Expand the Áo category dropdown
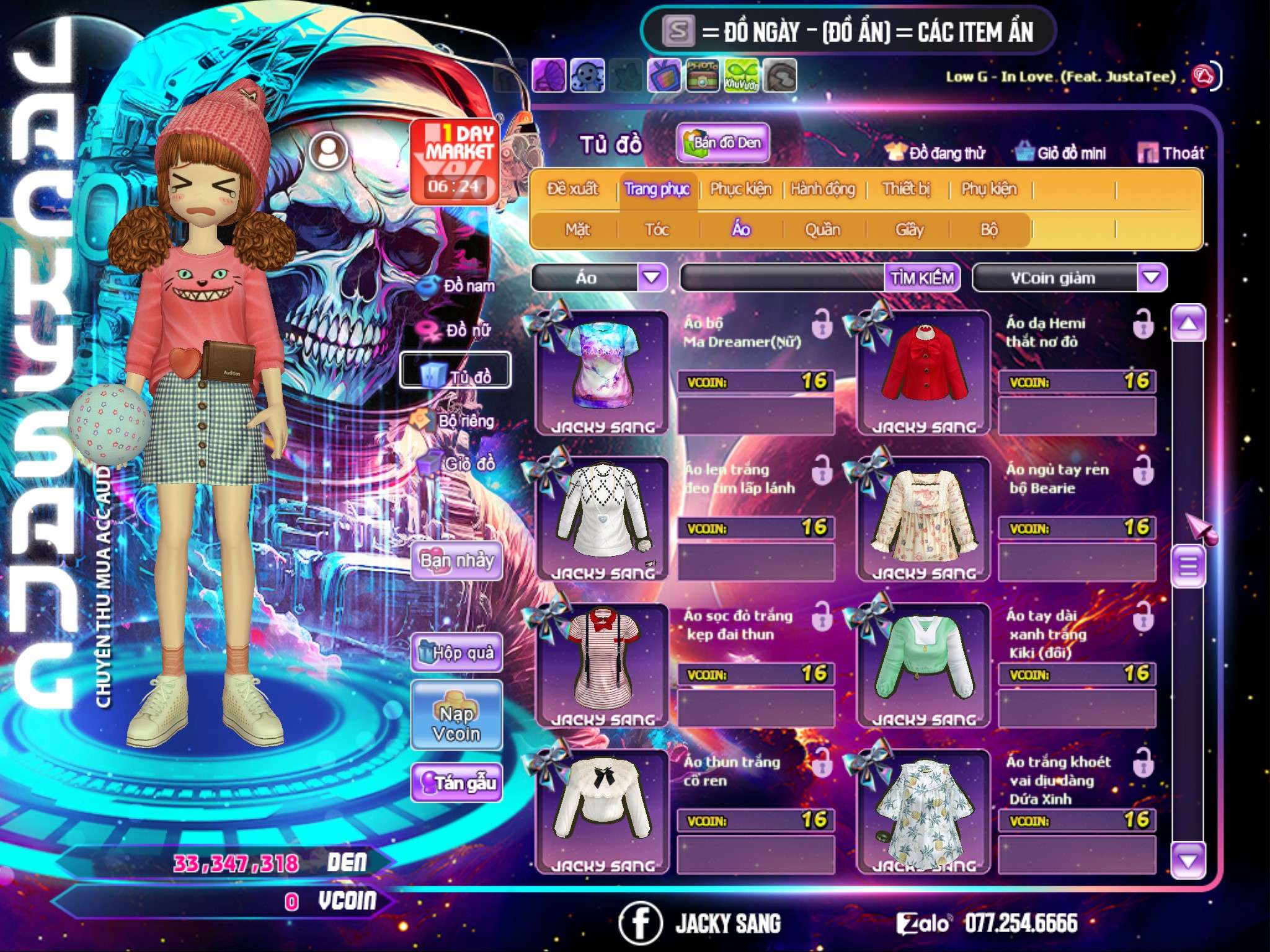1270x952 pixels. click(652, 277)
